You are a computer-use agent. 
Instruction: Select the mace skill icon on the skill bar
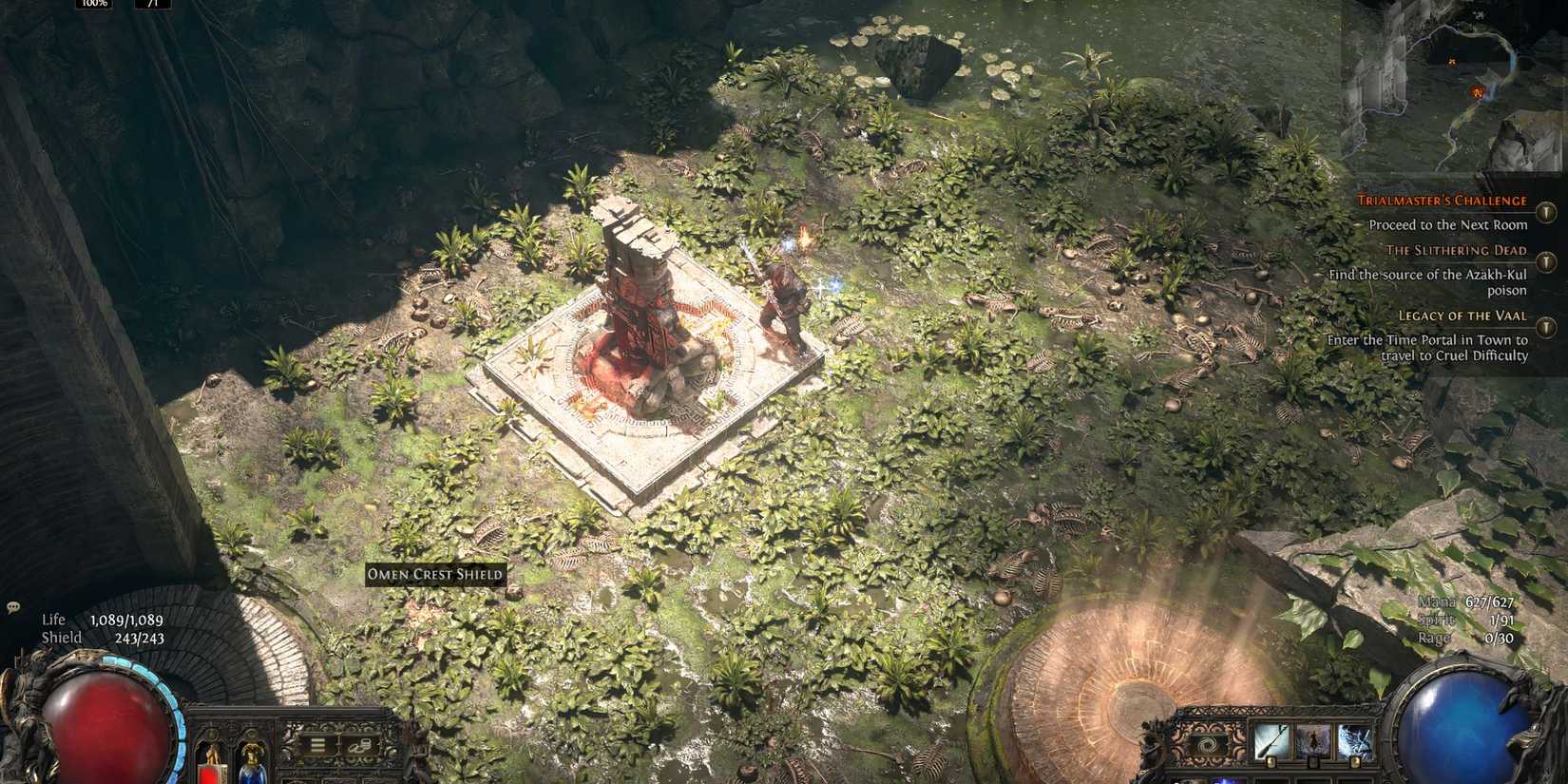(1272, 739)
